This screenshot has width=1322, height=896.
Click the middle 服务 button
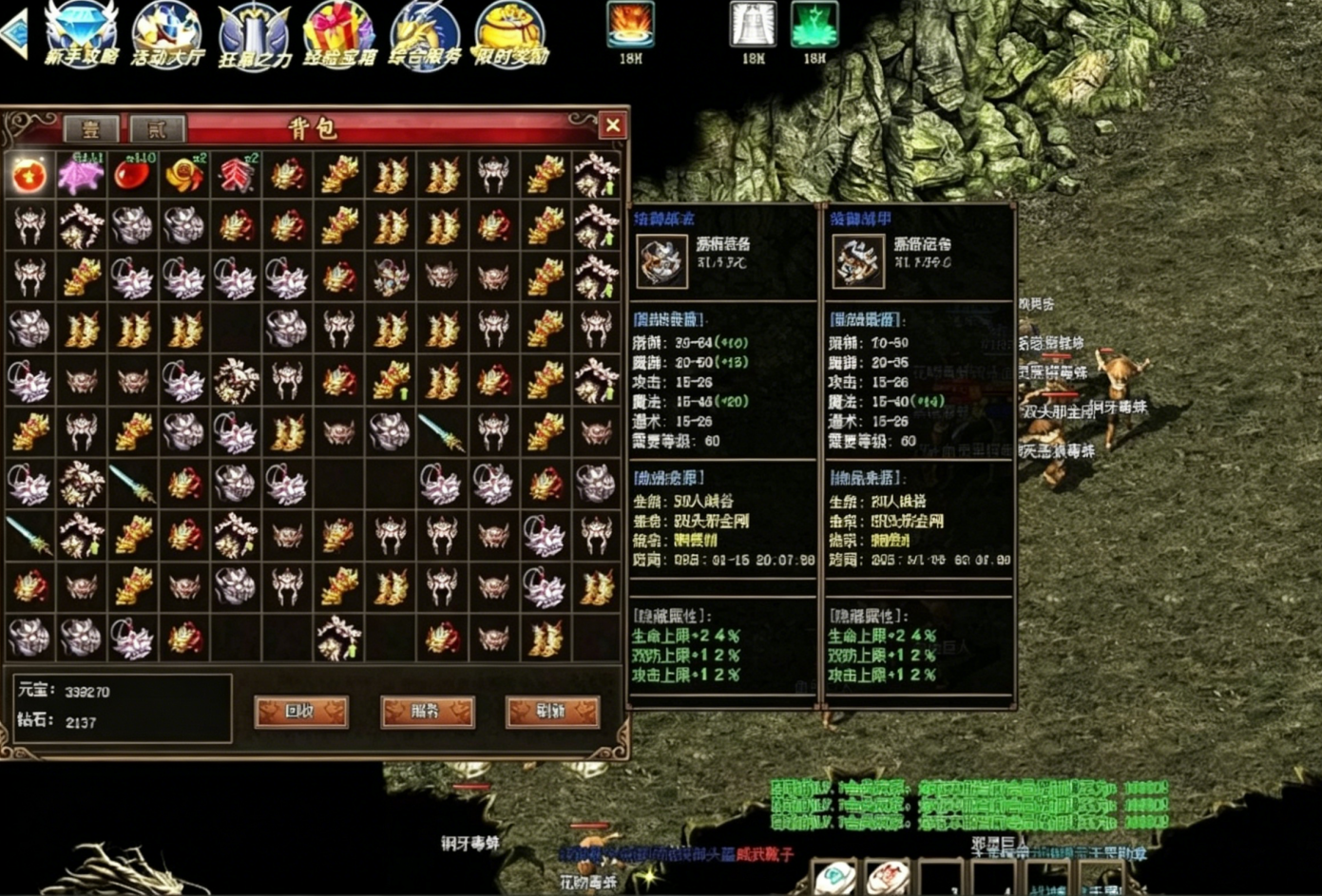[x=426, y=713]
